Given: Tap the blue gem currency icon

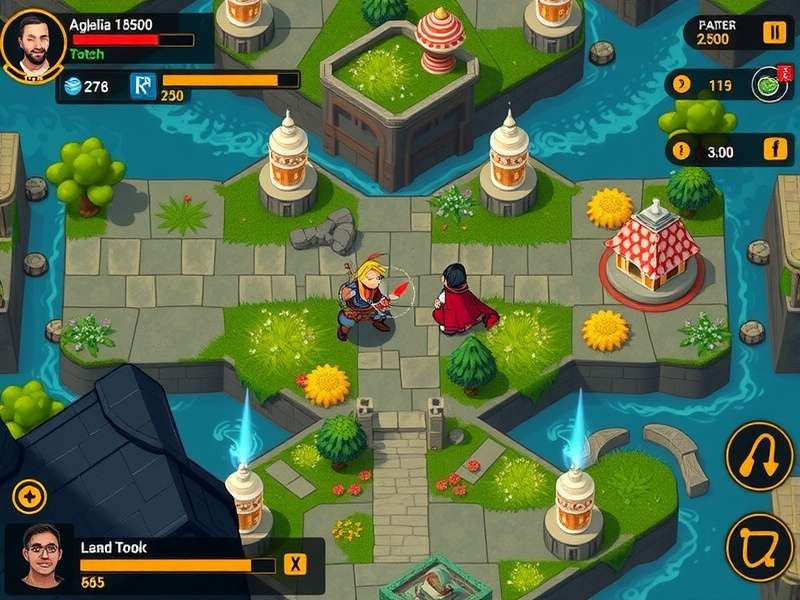Looking at the screenshot, I should [x=72, y=87].
